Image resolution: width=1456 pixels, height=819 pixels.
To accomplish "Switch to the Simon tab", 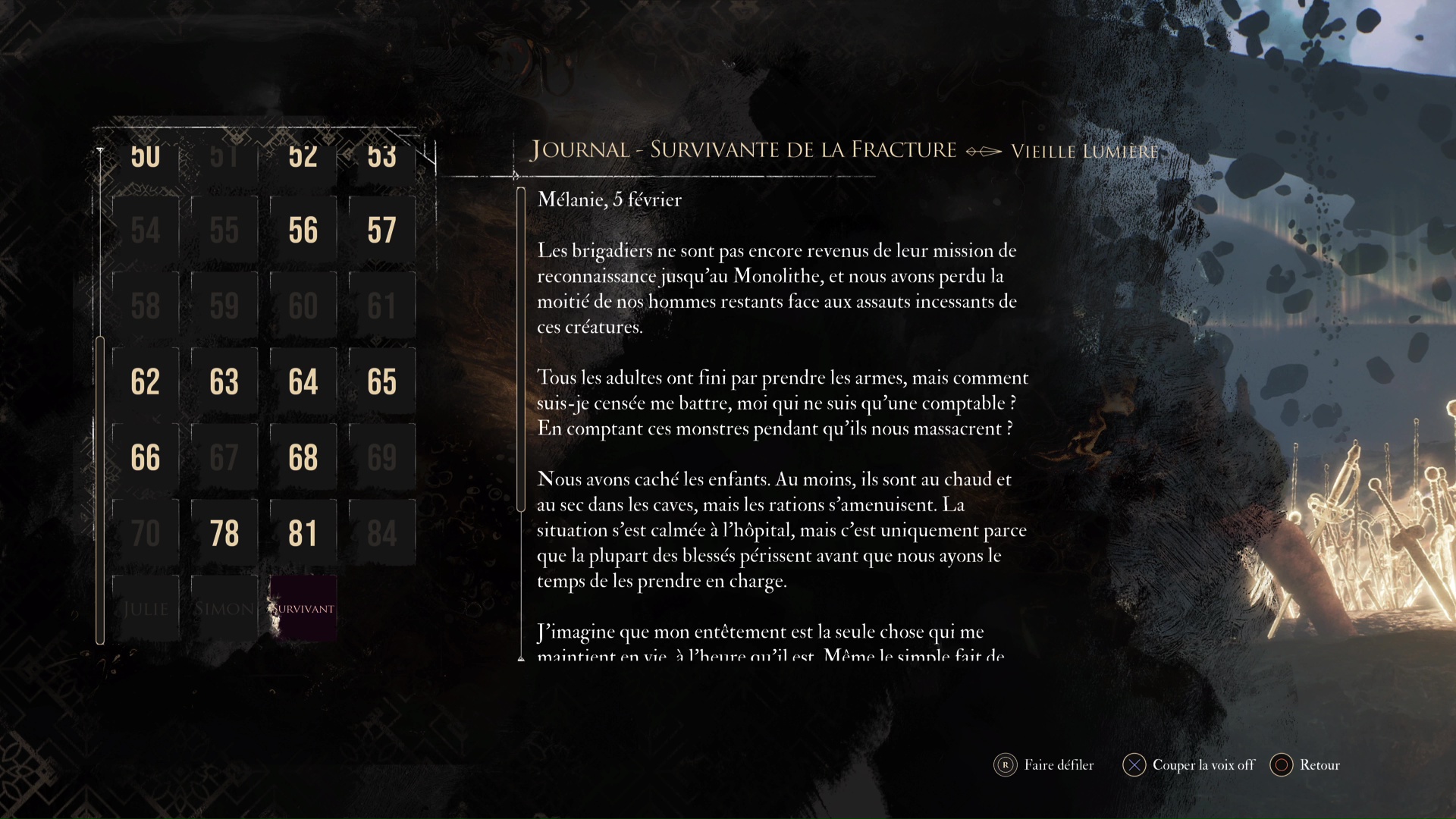I will pos(224,608).
